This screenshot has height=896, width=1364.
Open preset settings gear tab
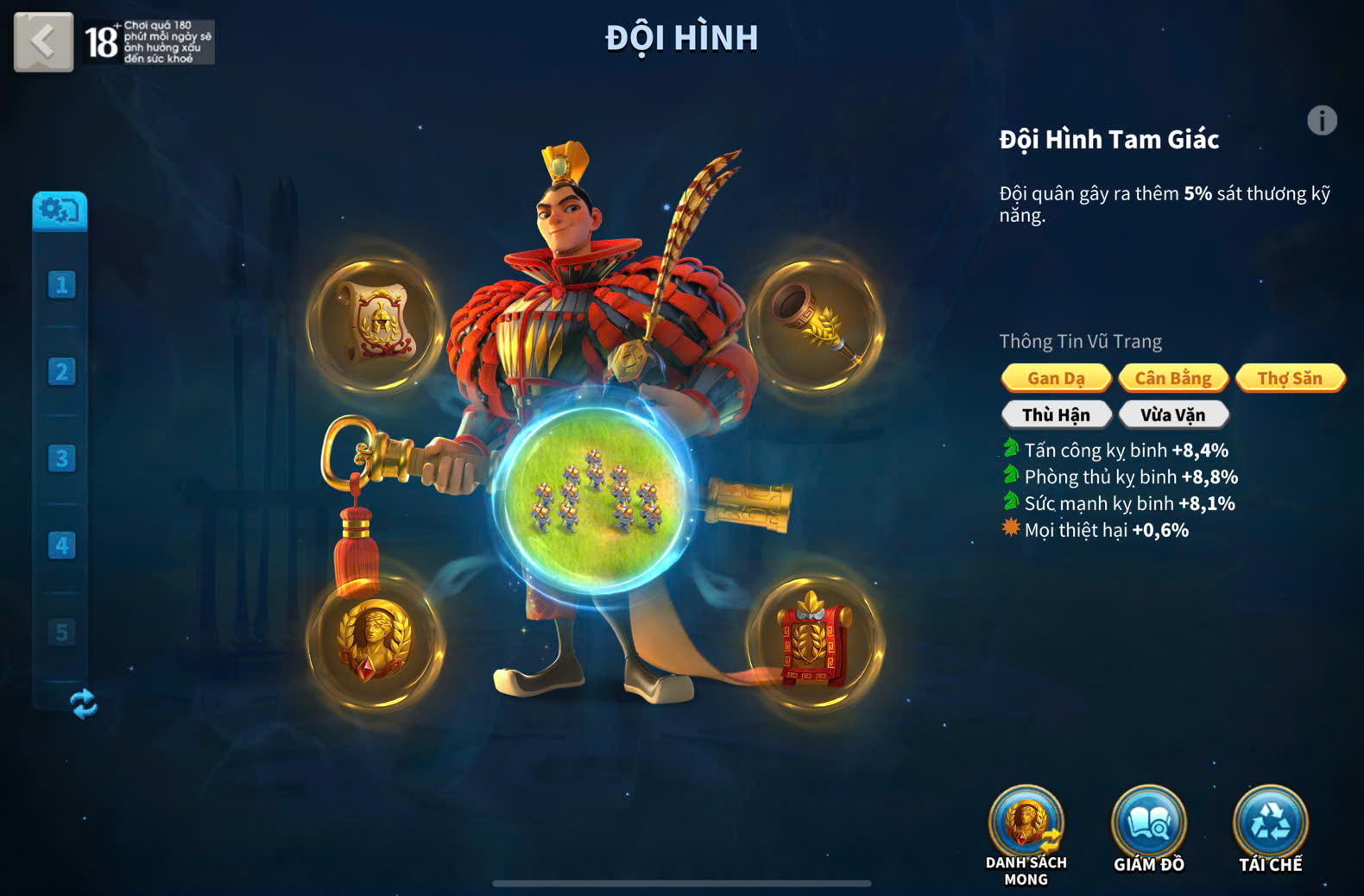pos(60,210)
